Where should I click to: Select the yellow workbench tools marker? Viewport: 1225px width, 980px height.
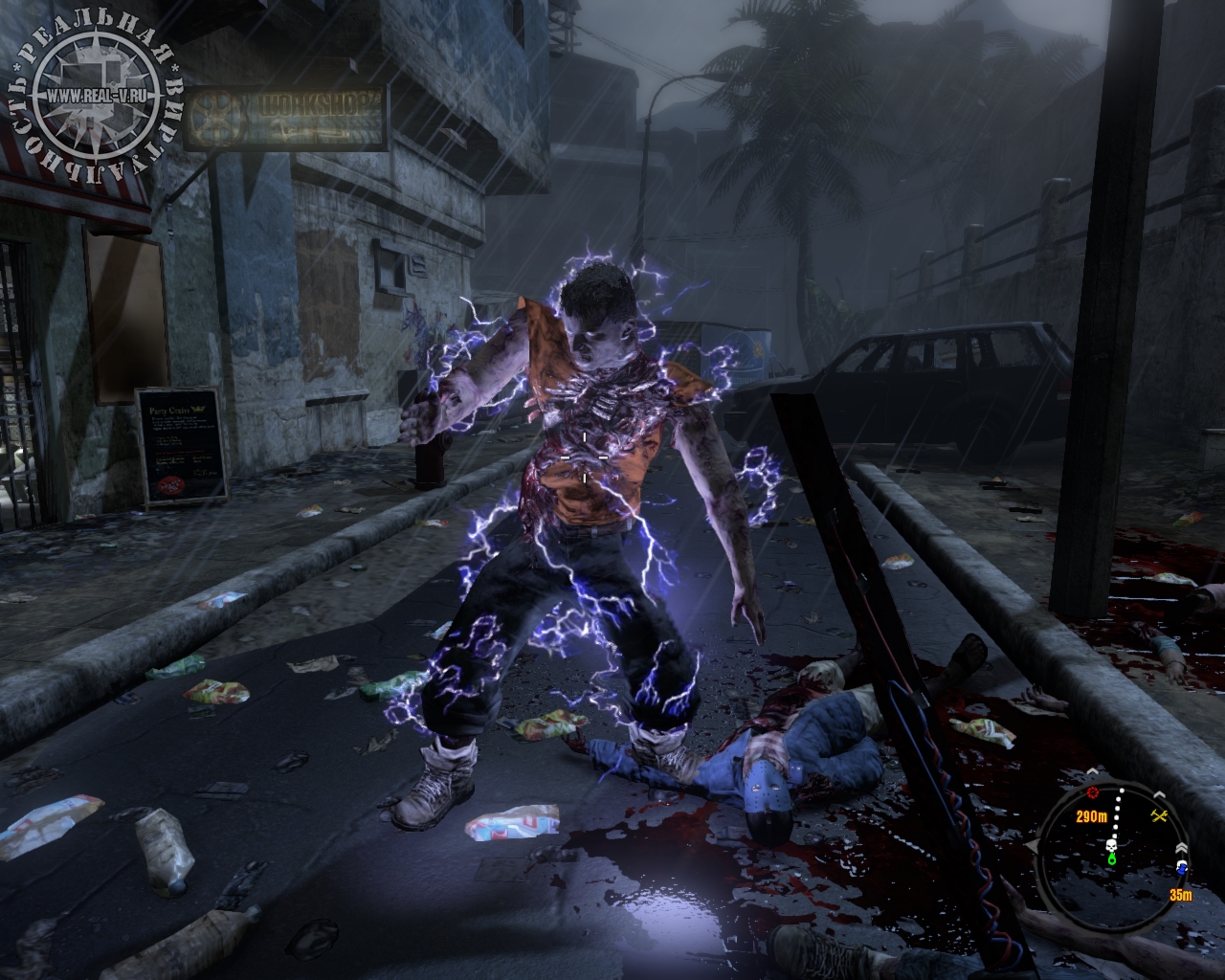point(1161,814)
